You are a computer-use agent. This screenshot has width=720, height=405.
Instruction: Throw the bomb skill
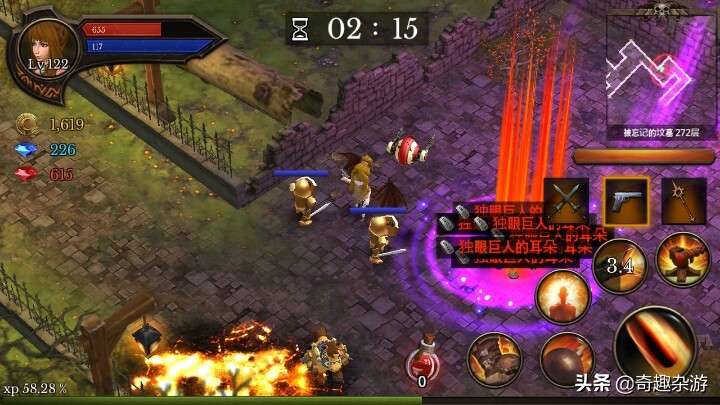[567, 359]
